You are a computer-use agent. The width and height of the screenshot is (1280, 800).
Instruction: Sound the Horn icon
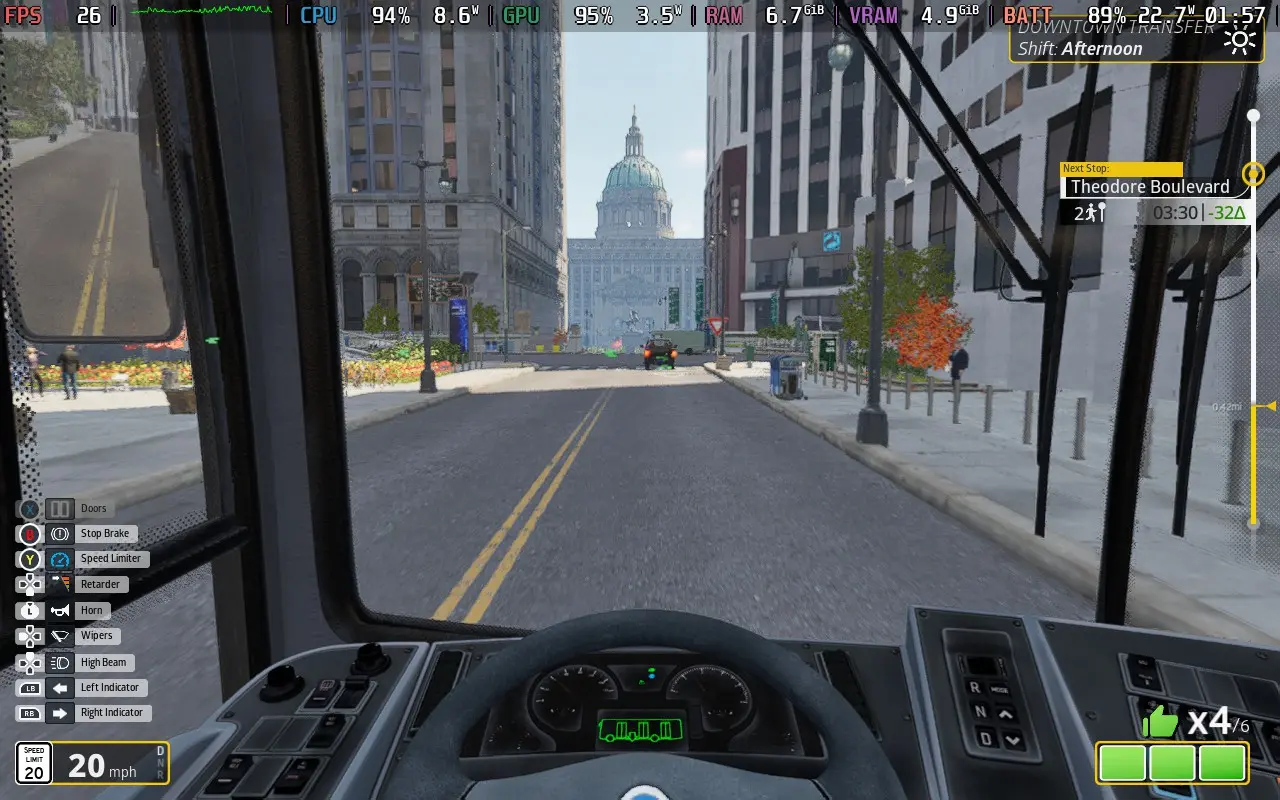pos(58,610)
